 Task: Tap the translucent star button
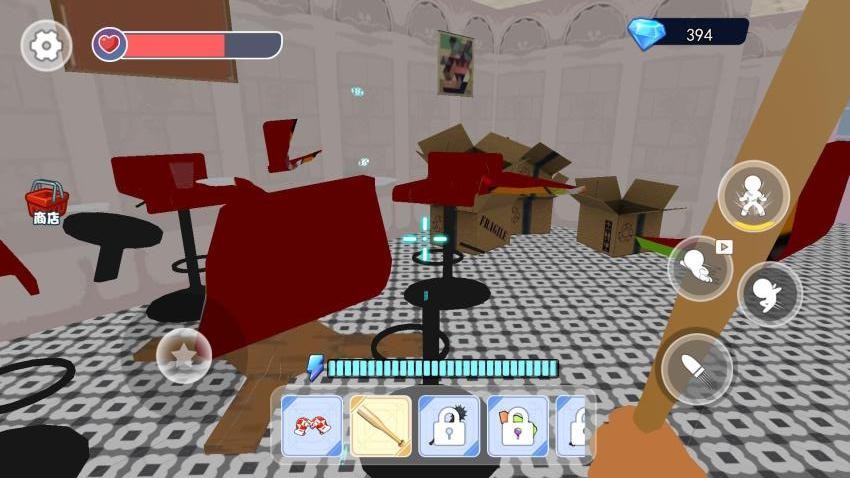(185, 355)
